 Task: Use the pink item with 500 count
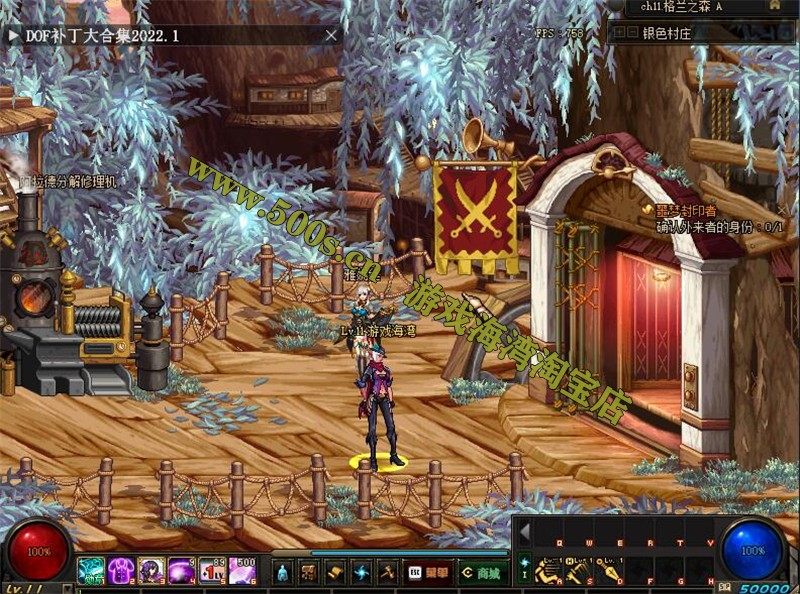[x=243, y=571]
